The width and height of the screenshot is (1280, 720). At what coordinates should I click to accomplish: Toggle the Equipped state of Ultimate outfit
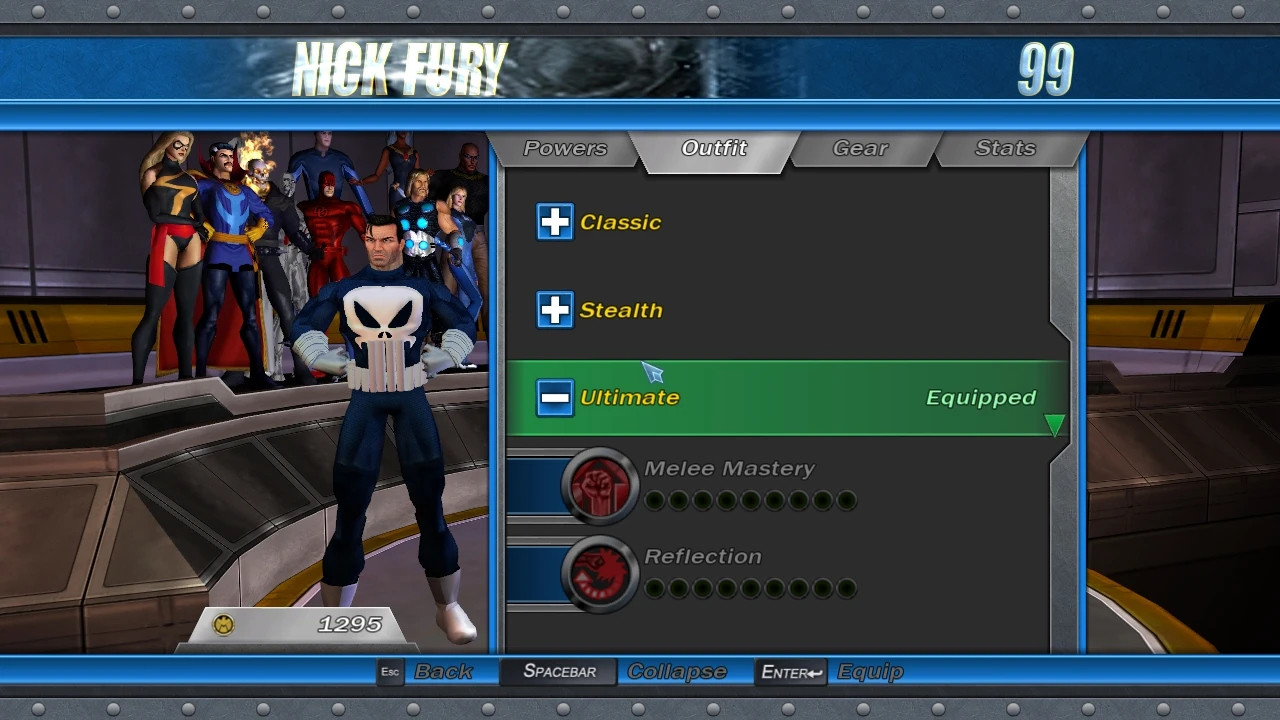point(980,397)
